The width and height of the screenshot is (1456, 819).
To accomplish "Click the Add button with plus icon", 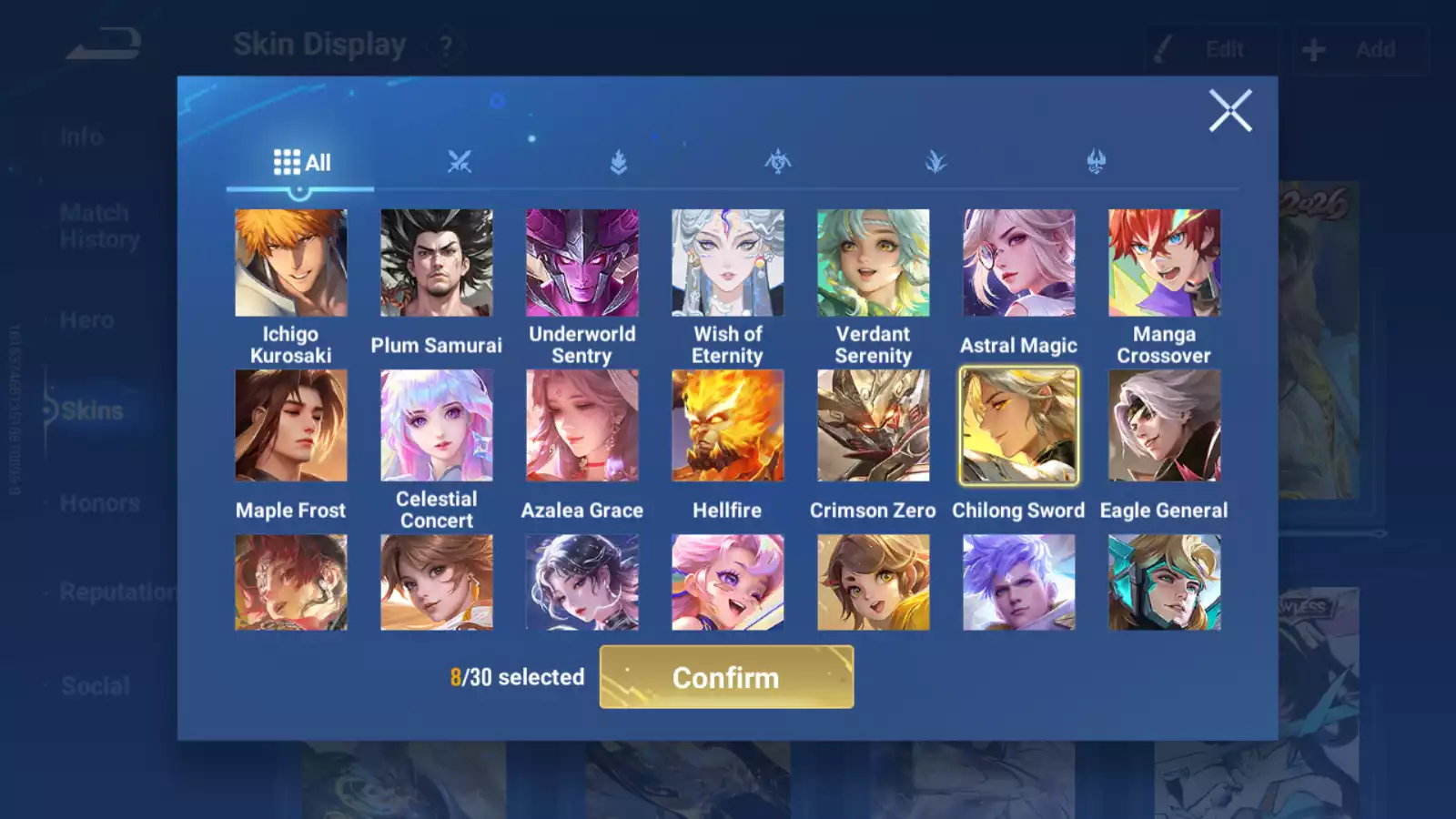I will 1360,49.
